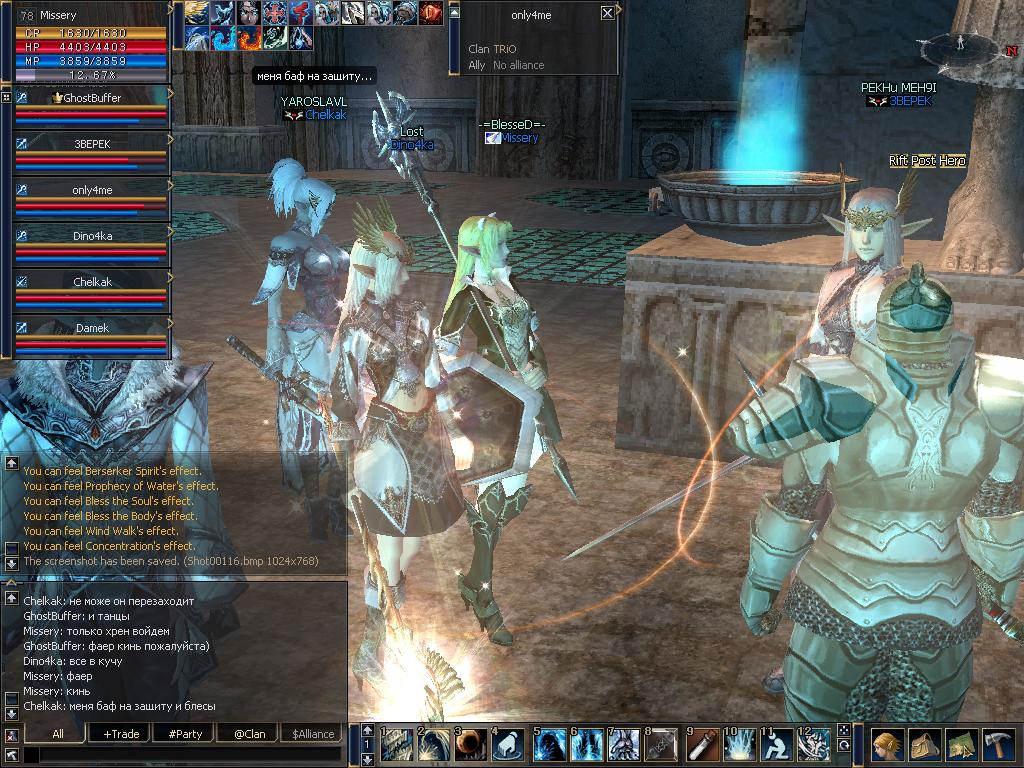This screenshot has height=768, width=1024.
Task: Open the #Party chat tab
Action: click(185, 734)
